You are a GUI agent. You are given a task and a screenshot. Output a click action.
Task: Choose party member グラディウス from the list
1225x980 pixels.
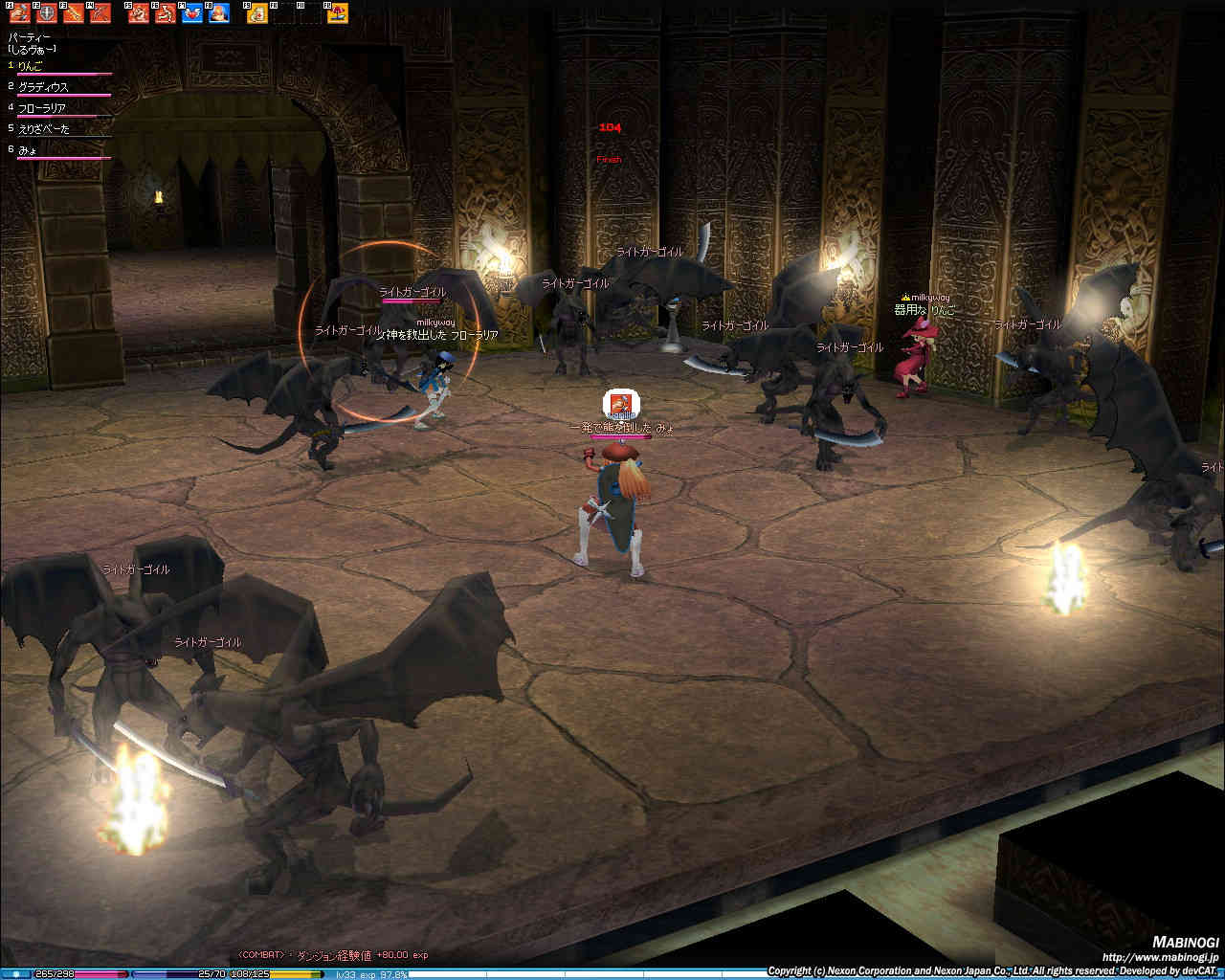(43, 87)
